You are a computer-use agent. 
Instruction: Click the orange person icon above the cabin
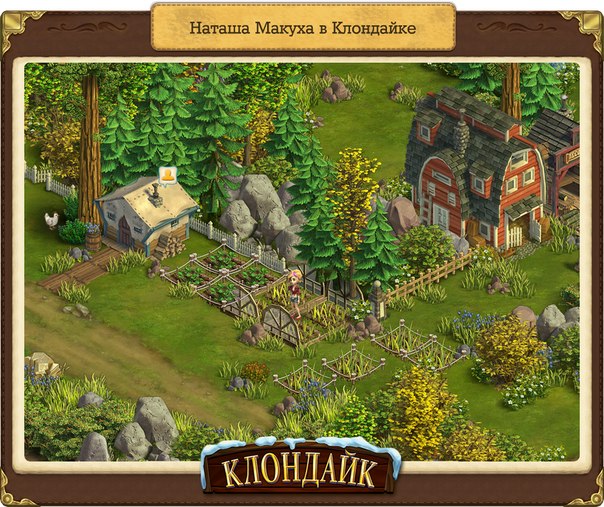[x=167, y=178]
